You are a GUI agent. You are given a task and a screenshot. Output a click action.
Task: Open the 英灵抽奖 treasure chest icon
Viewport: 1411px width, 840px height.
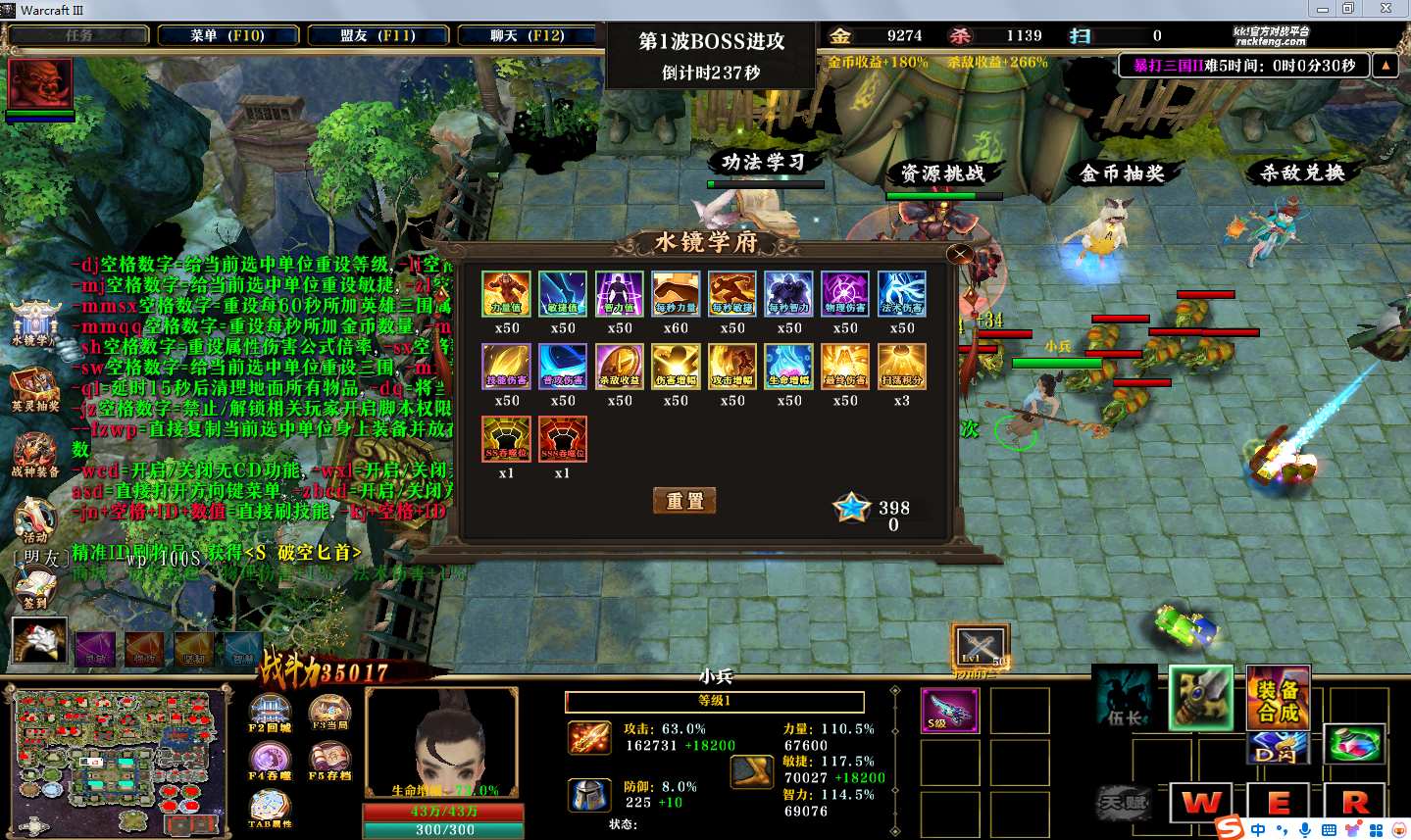click(35, 389)
